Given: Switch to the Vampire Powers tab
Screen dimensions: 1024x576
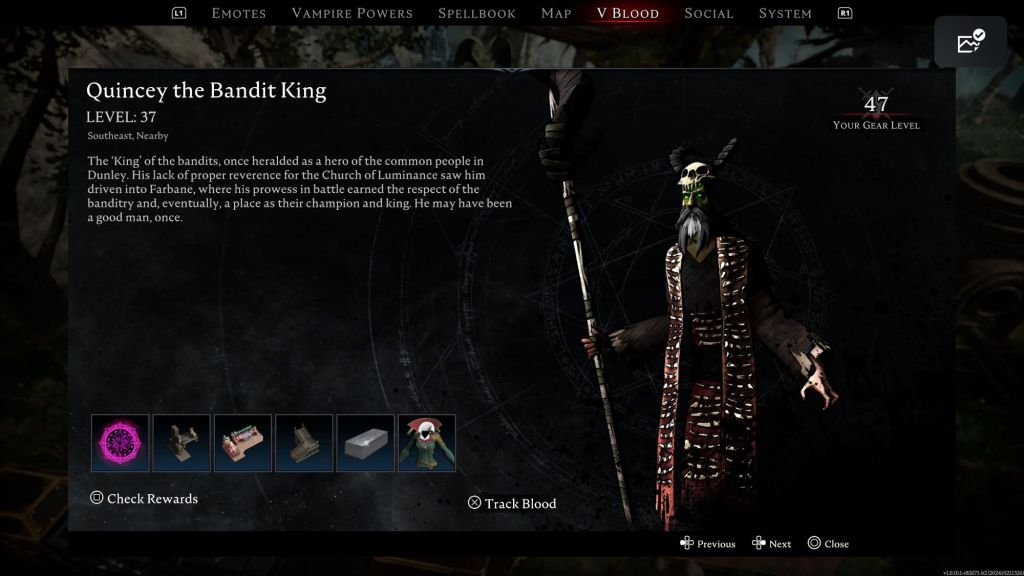Looking at the screenshot, I should coord(352,13).
